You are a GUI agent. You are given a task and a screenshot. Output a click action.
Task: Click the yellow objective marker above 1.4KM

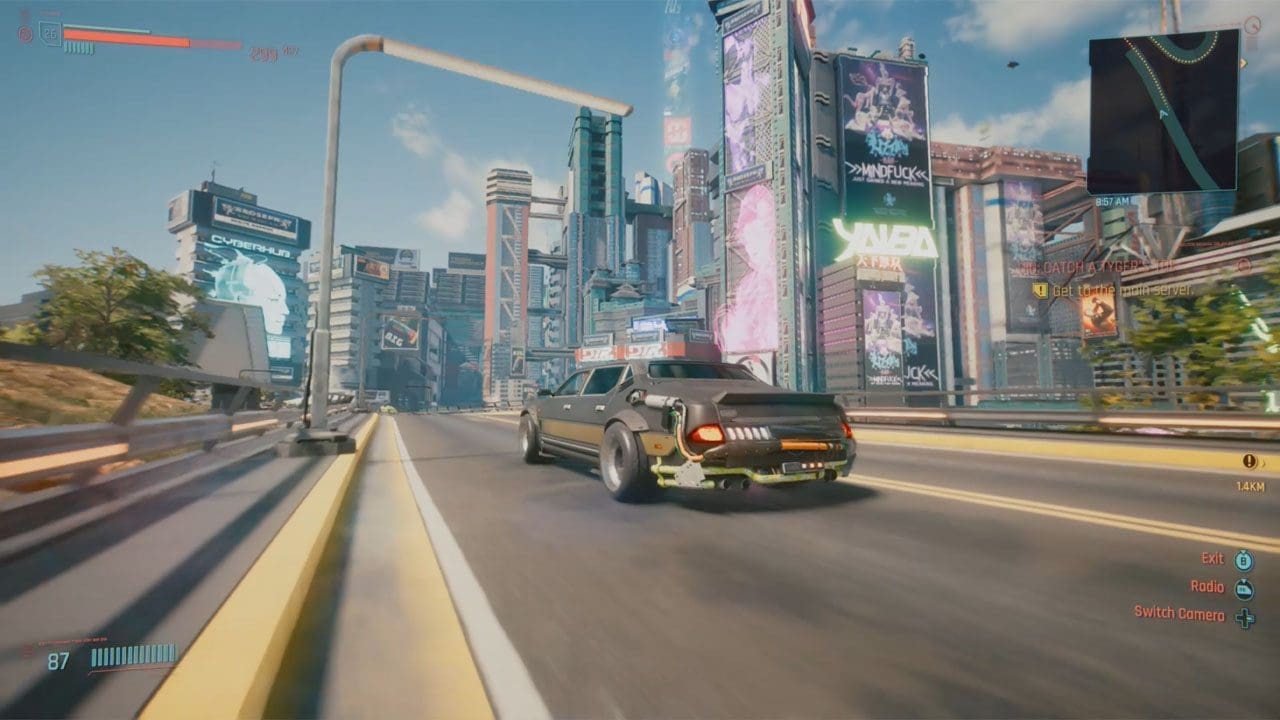[x=1249, y=461]
